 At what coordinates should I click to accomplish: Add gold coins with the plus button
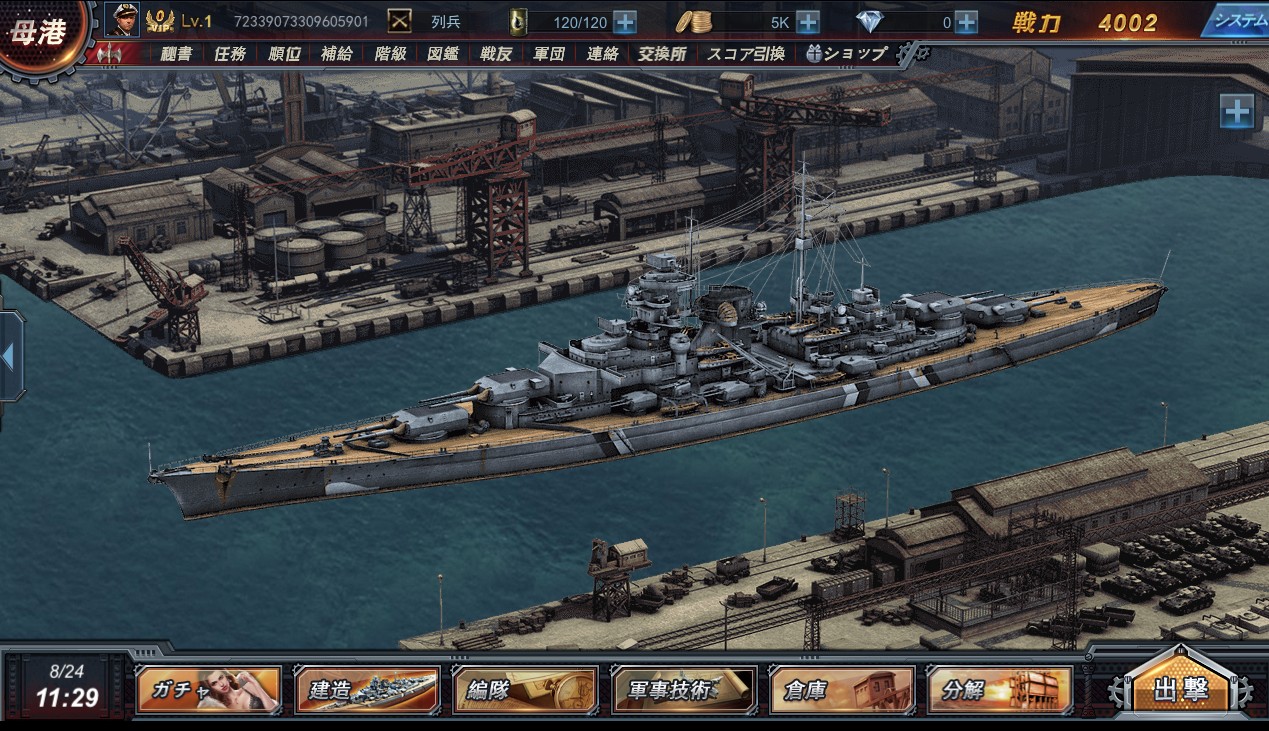click(807, 22)
